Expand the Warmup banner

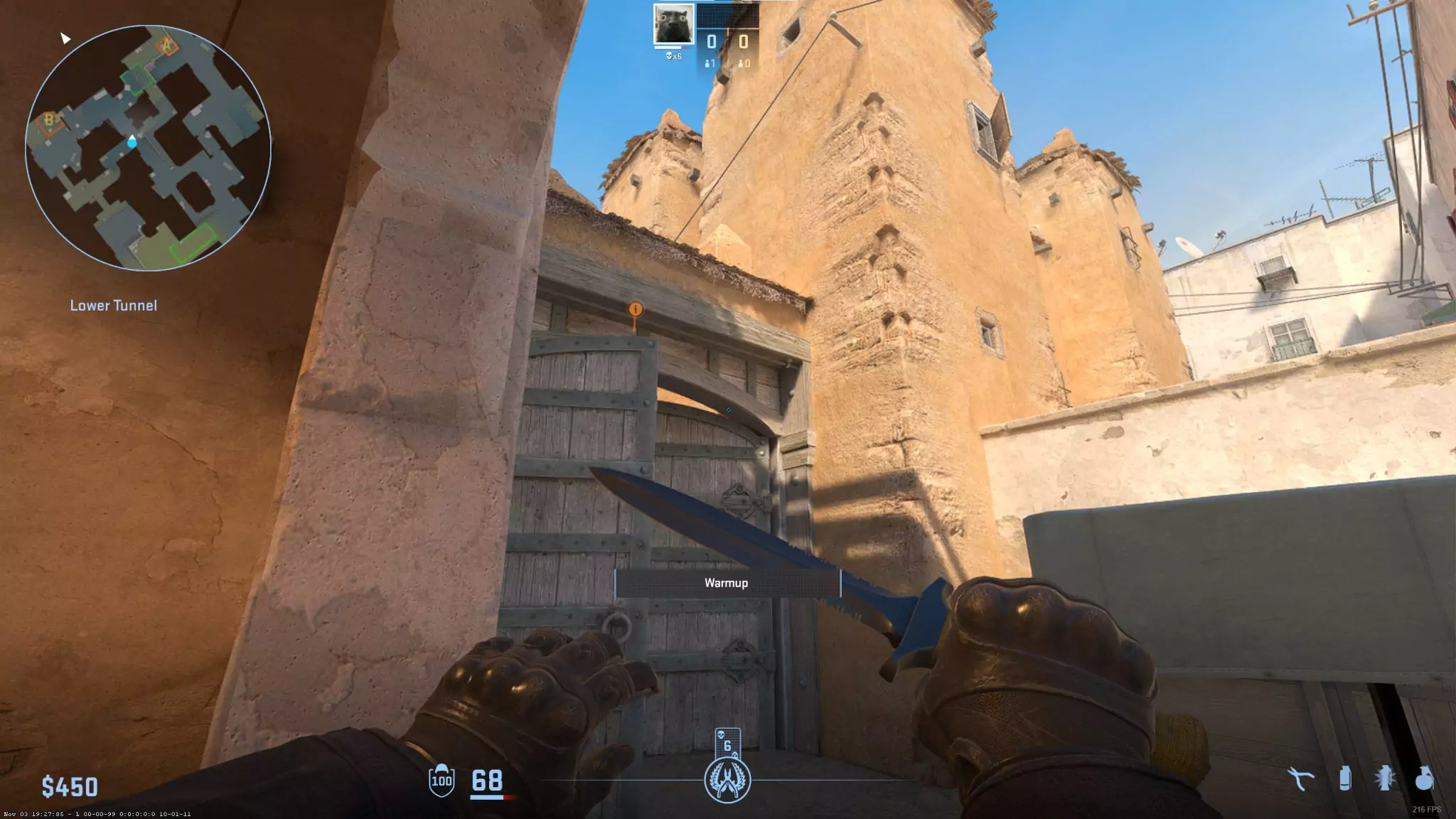726,583
